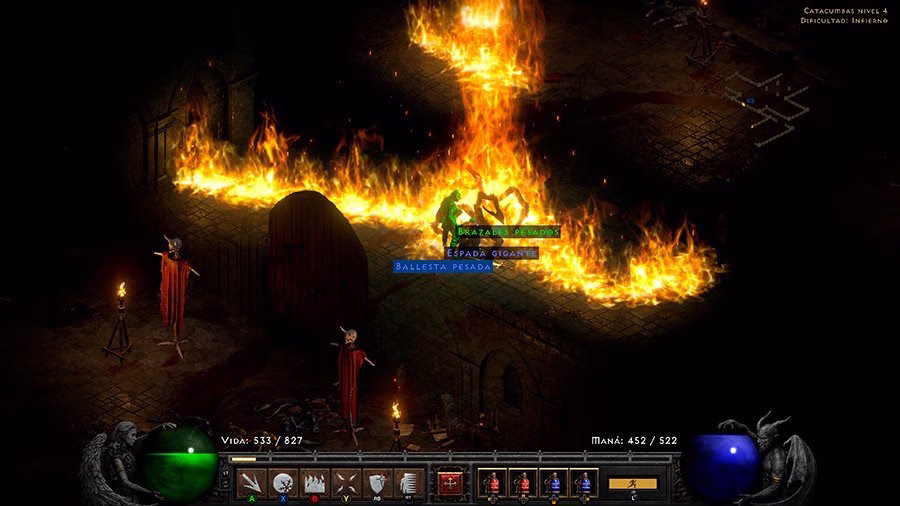Pick up the Brazales pesados item label

(508, 232)
